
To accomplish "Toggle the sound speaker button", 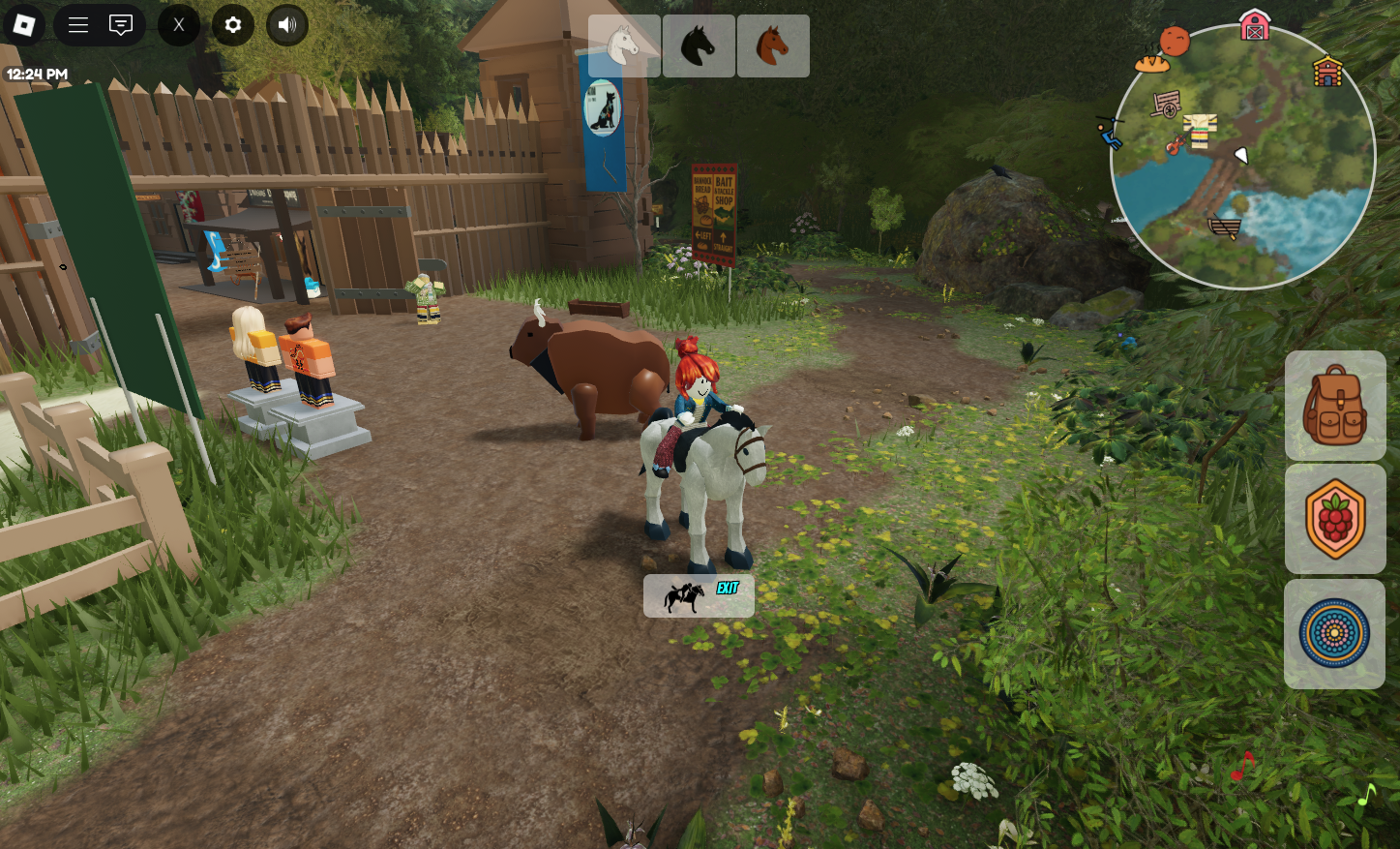I will (287, 25).
